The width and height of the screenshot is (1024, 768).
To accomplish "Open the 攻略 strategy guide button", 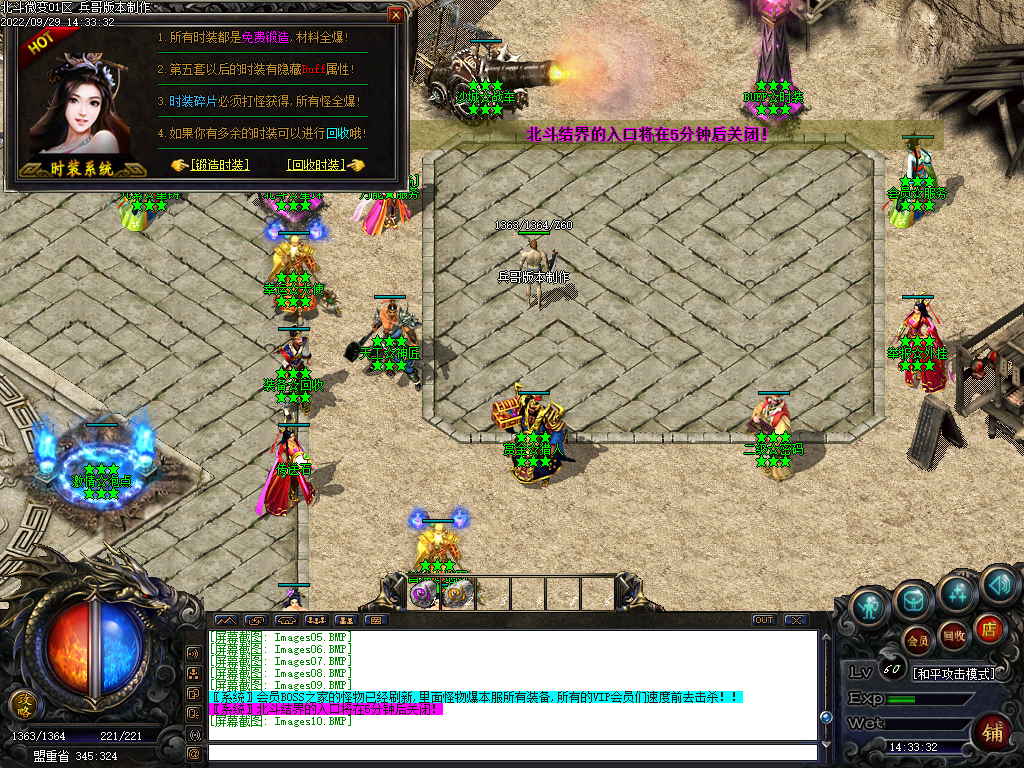I will point(21,706).
